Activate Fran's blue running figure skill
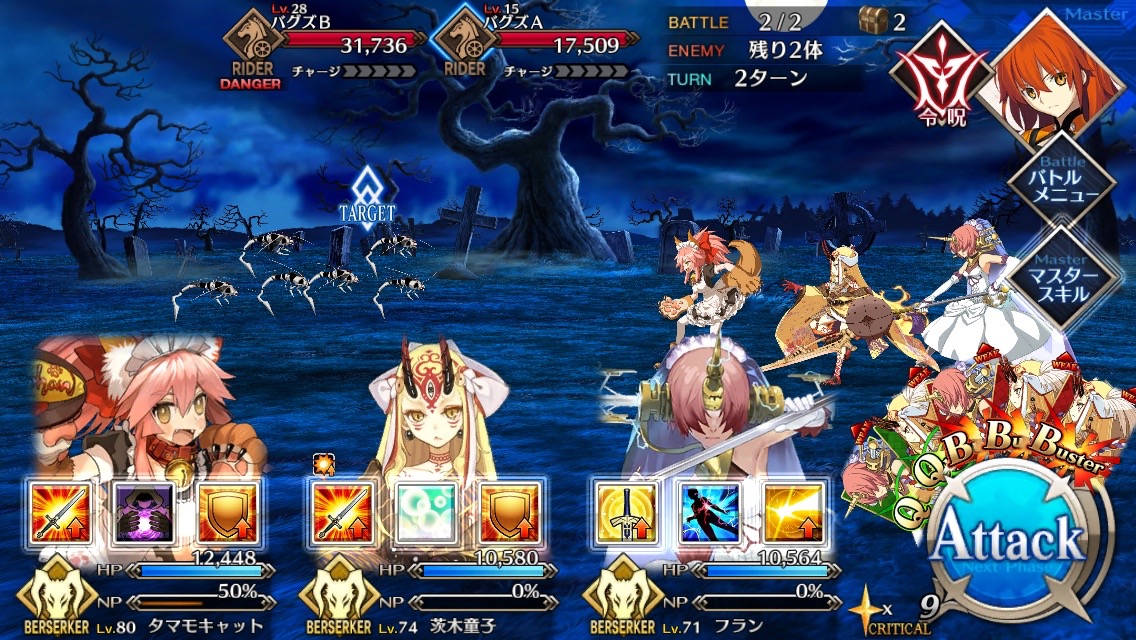This screenshot has height=640, width=1136. (x=708, y=512)
